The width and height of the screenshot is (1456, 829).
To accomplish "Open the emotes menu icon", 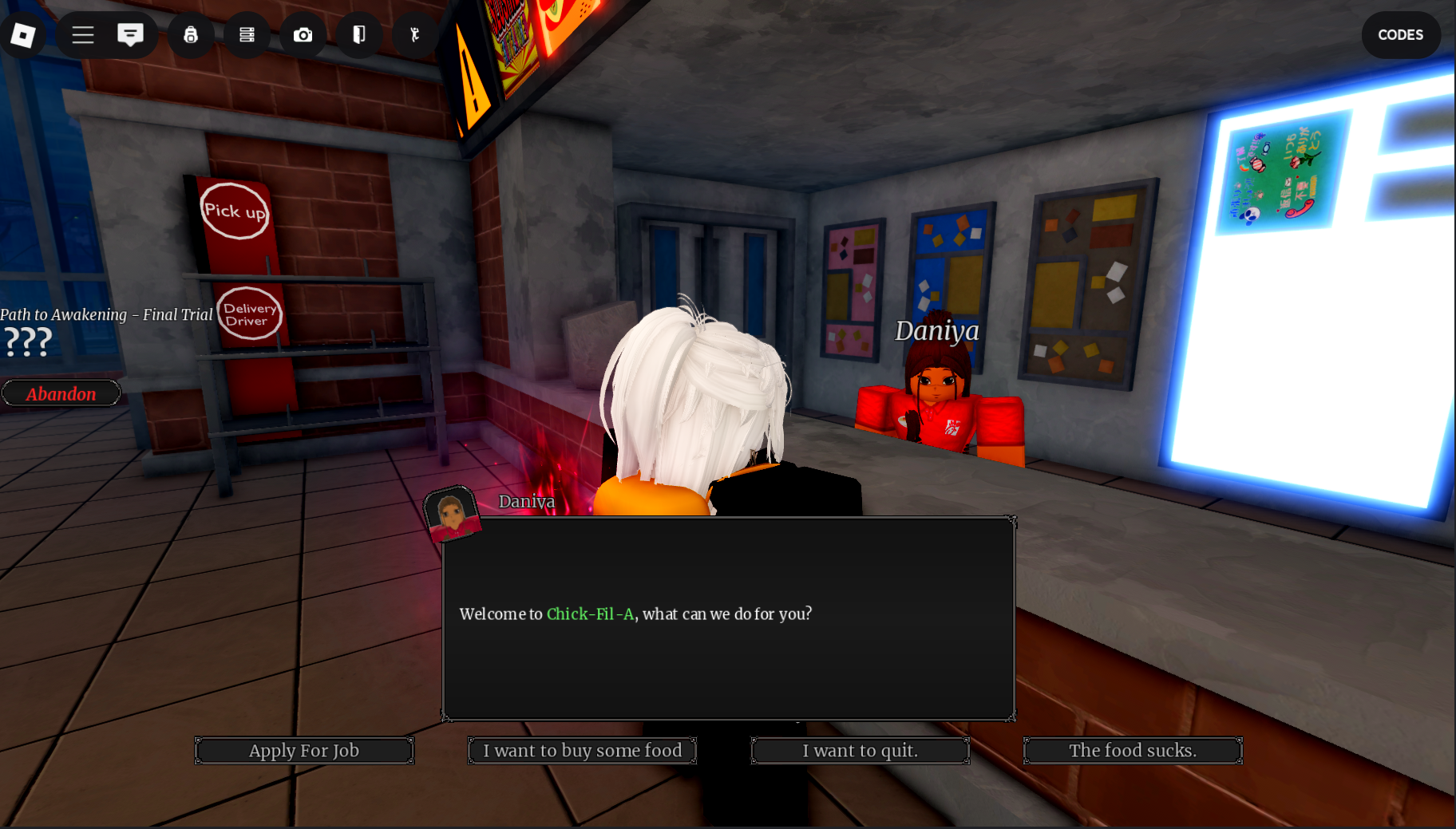I will point(414,35).
